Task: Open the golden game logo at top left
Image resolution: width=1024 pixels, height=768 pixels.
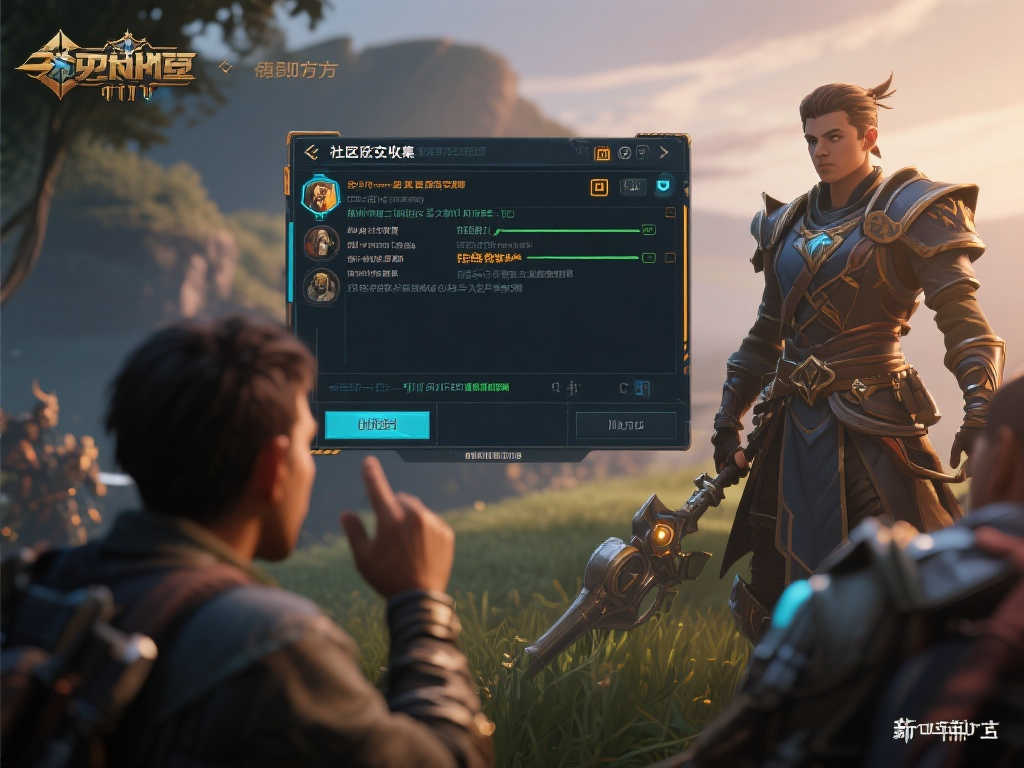Action: [x=105, y=66]
